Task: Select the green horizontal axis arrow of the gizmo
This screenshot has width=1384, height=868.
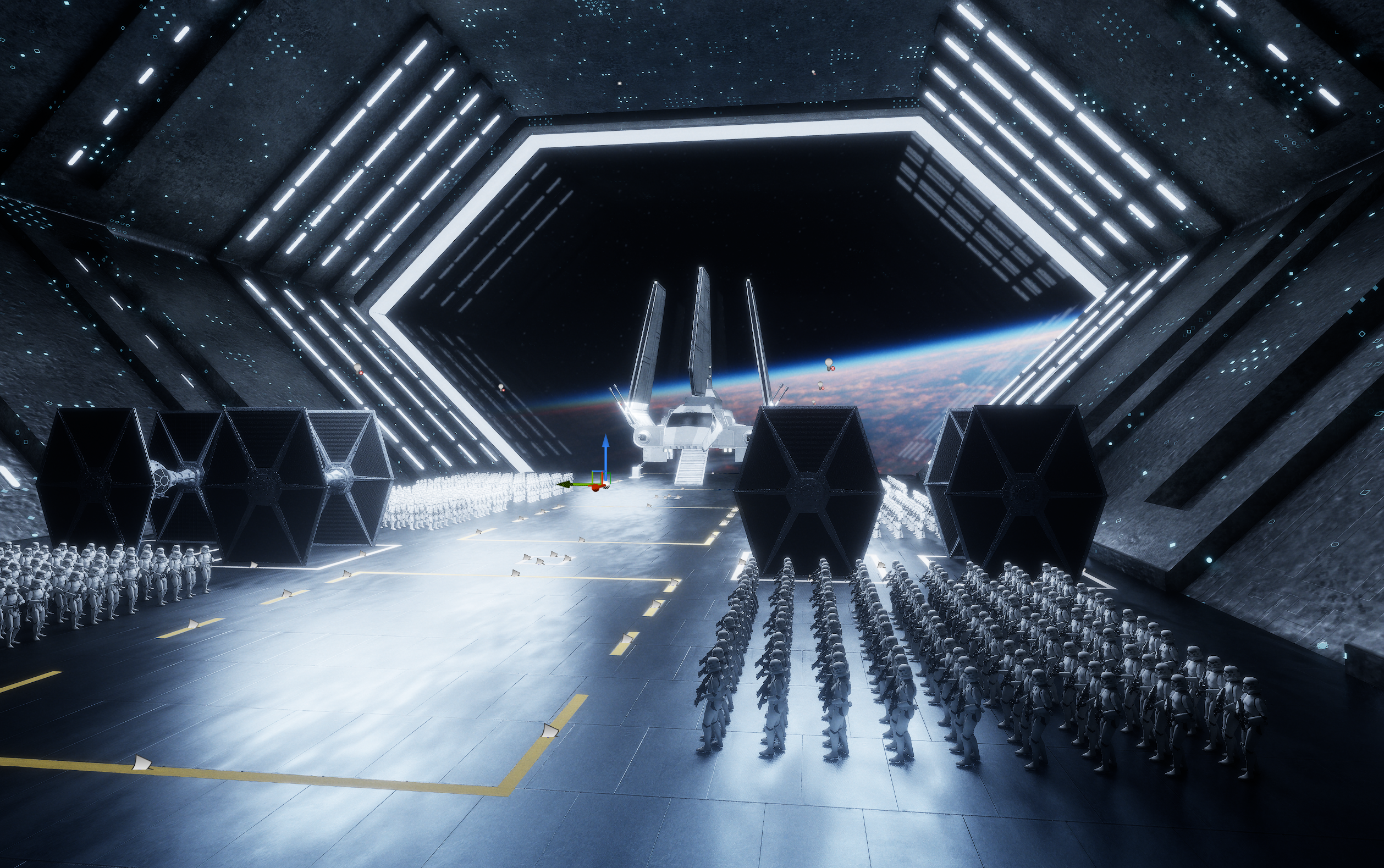Action: (x=567, y=484)
